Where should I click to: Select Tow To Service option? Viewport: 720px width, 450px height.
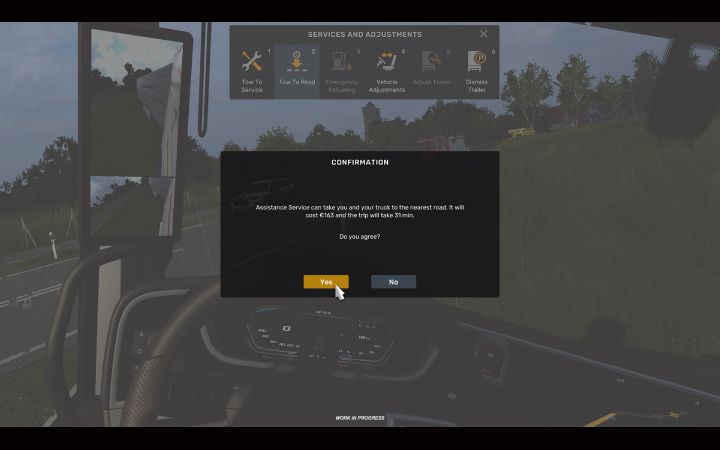click(x=252, y=71)
